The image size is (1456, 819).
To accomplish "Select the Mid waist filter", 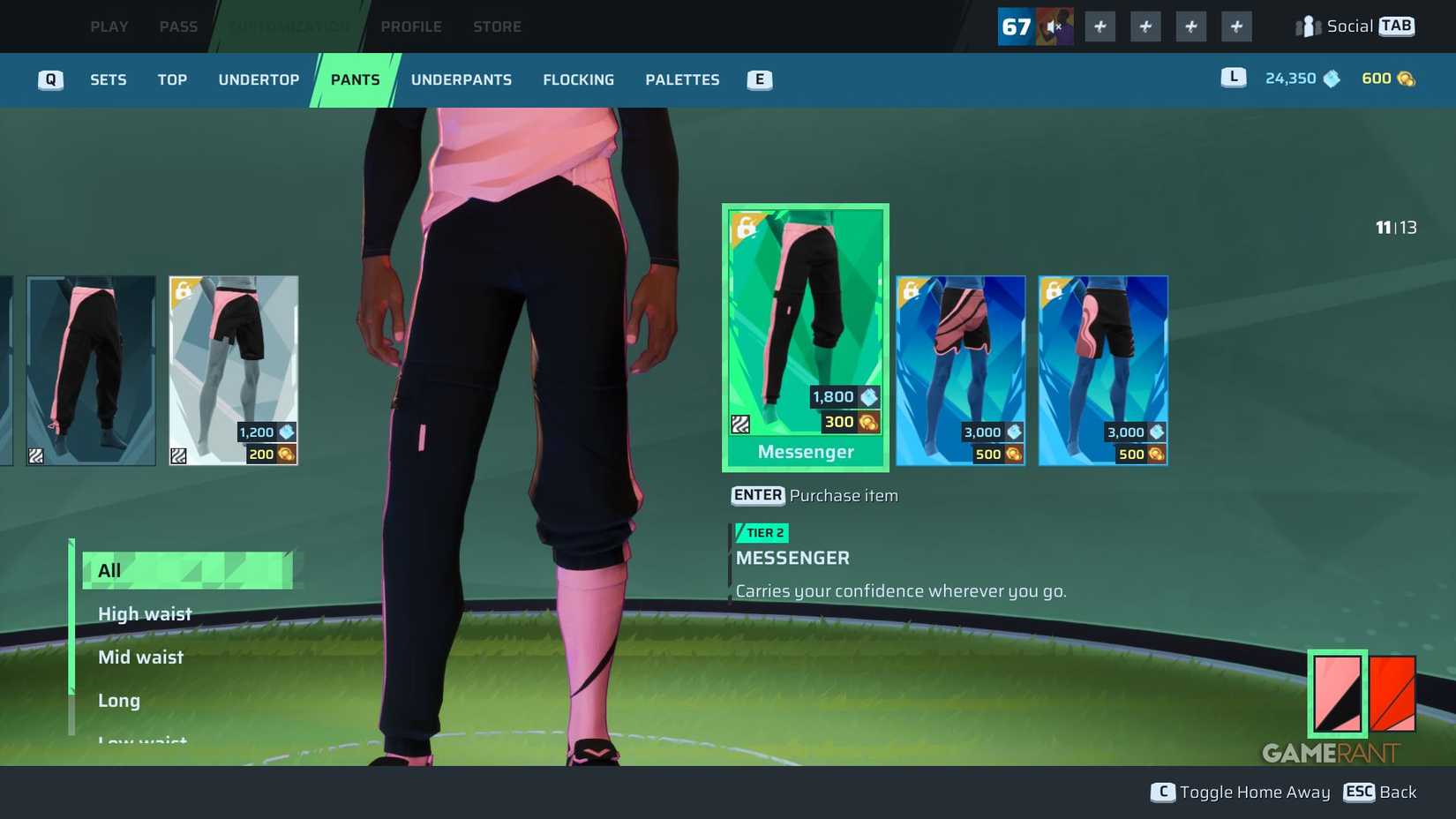I will 140,657.
